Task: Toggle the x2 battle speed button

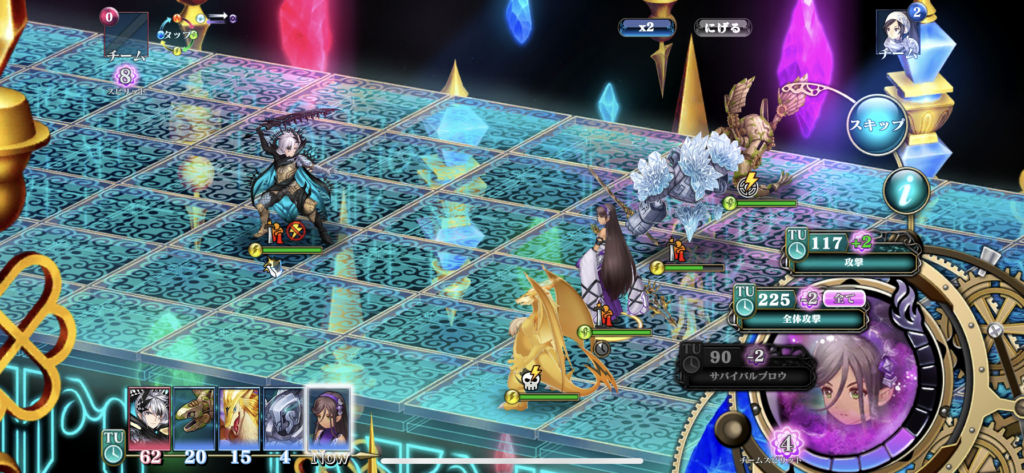Action: (647, 28)
